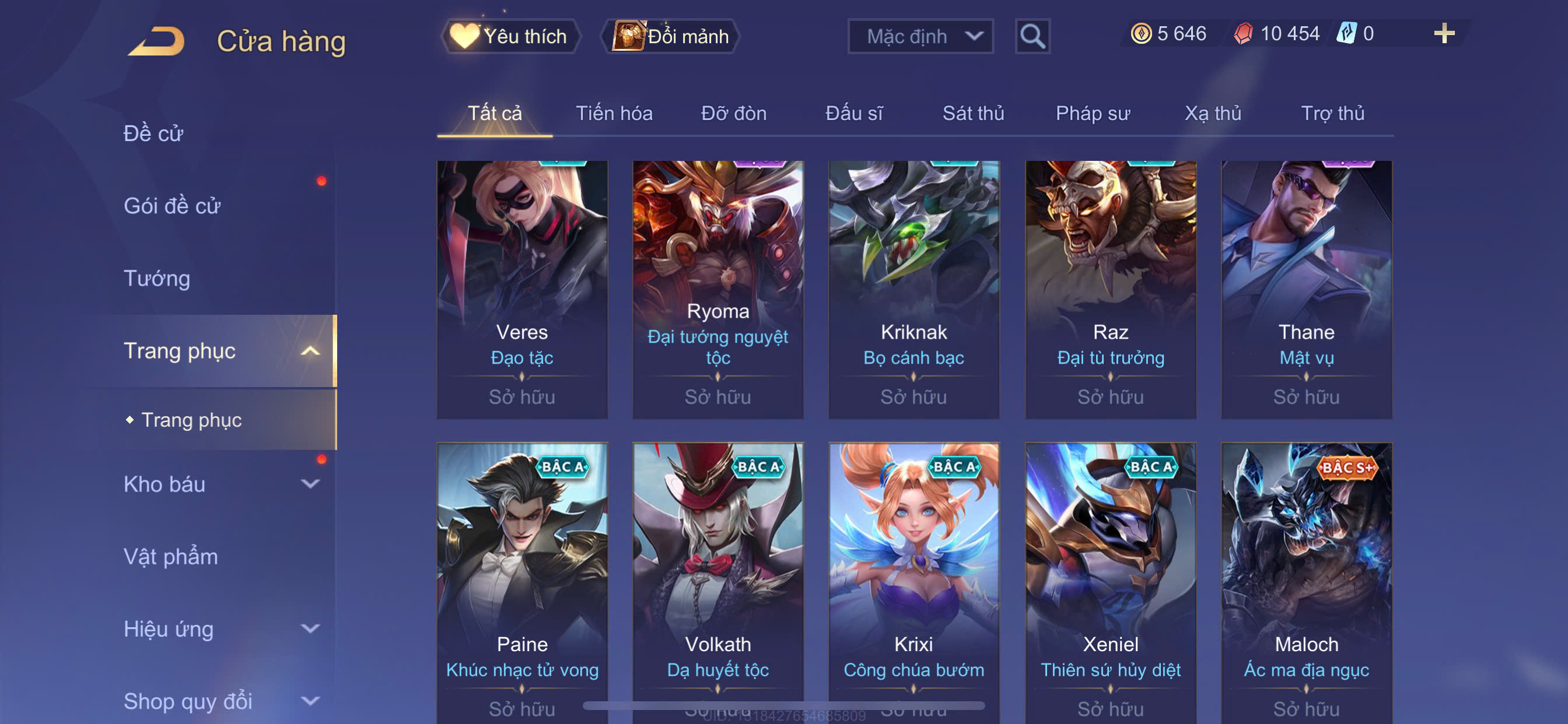1568x724 pixels.
Task: Select the Thane Mật vụ skin card
Action: 1306,289
